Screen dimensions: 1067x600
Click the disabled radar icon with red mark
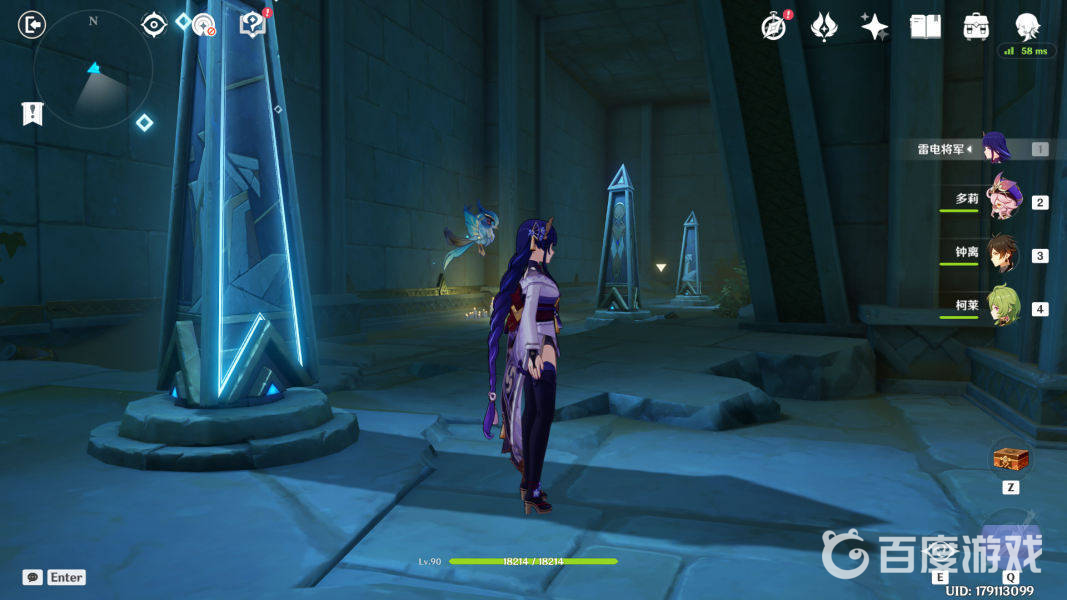[204, 26]
